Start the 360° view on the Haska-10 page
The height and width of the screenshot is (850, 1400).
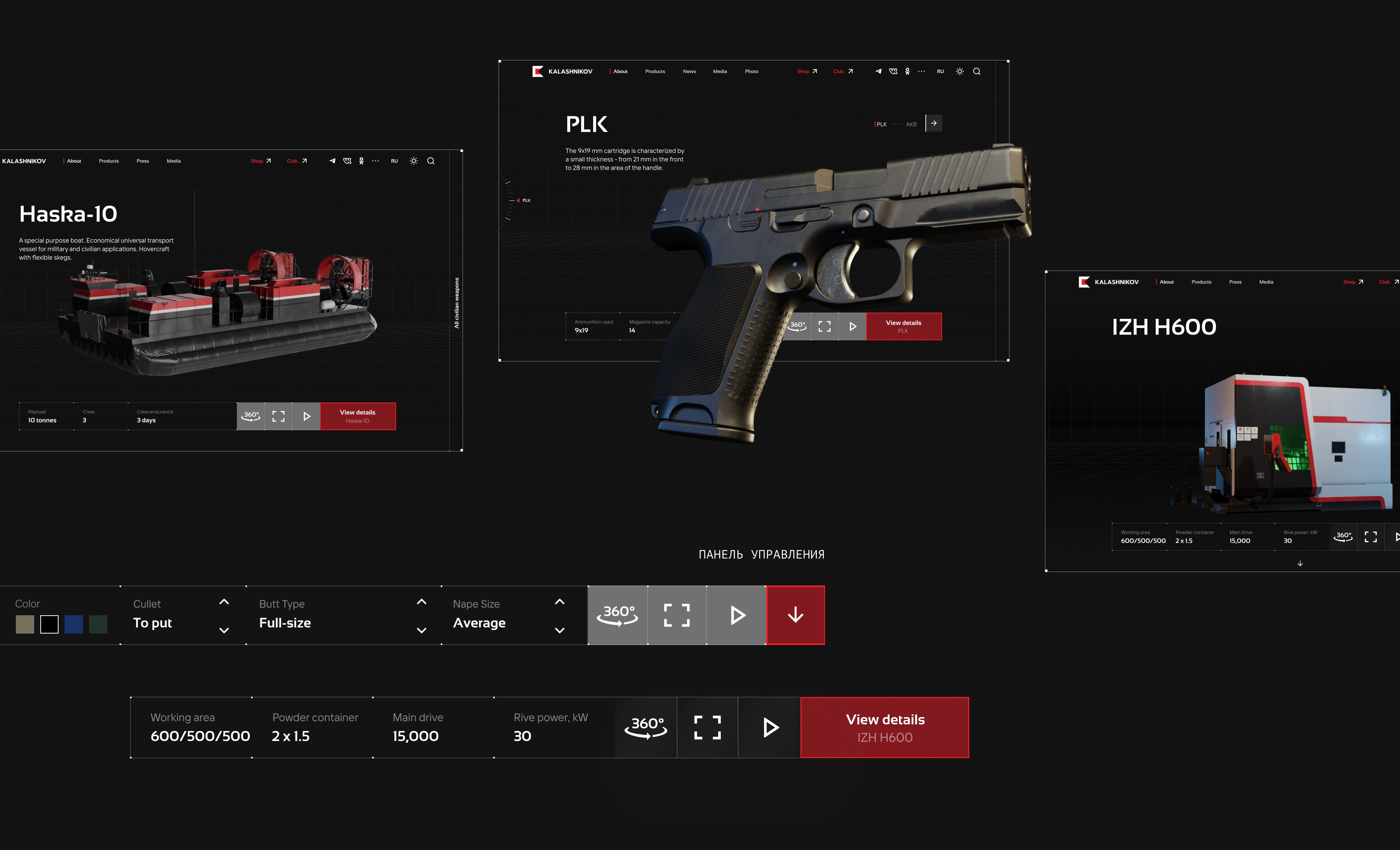coord(250,416)
